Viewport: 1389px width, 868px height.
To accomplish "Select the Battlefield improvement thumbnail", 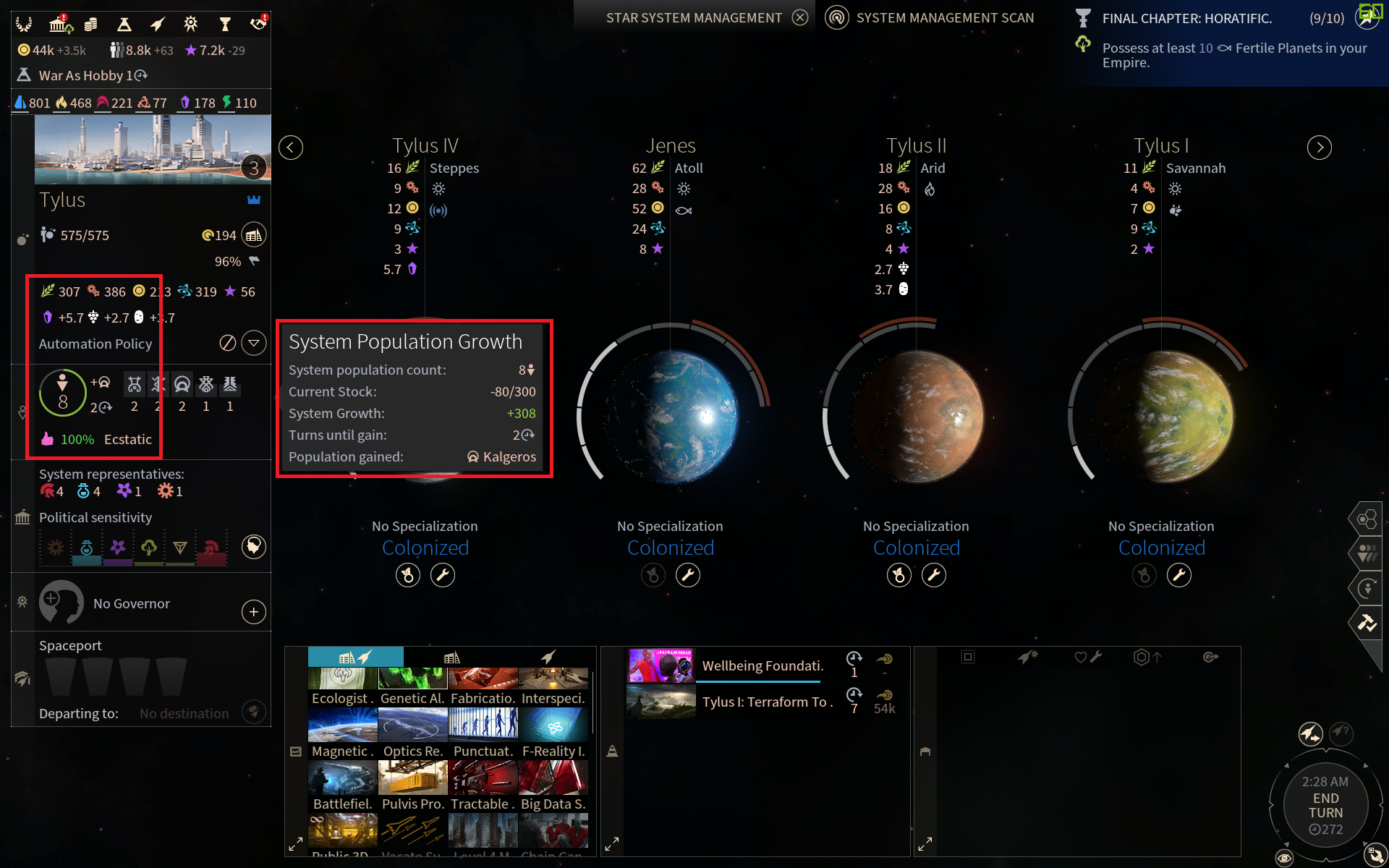I will [x=342, y=778].
